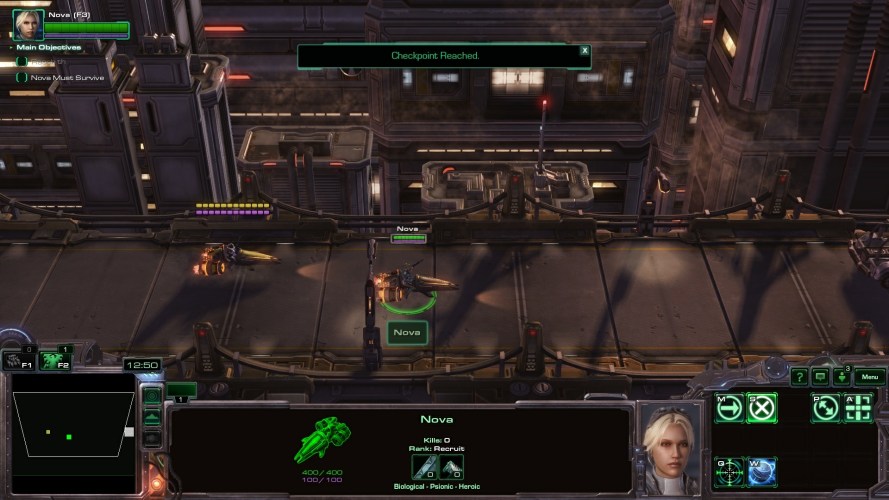The width and height of the screenshot is (889, 500).
Task: Open the game Menu
Action: click(x=869, y=377)
